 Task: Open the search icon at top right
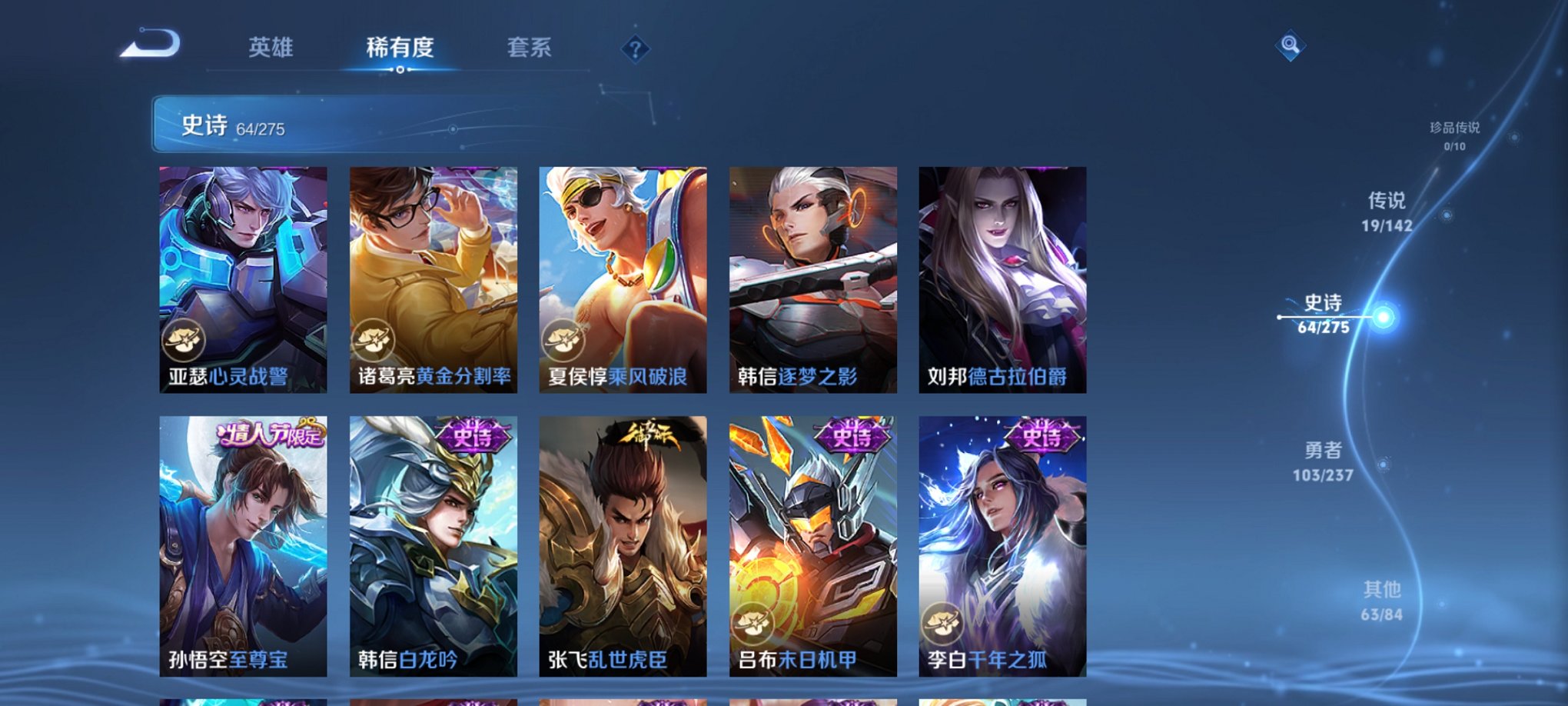[x=1290, y=46]
